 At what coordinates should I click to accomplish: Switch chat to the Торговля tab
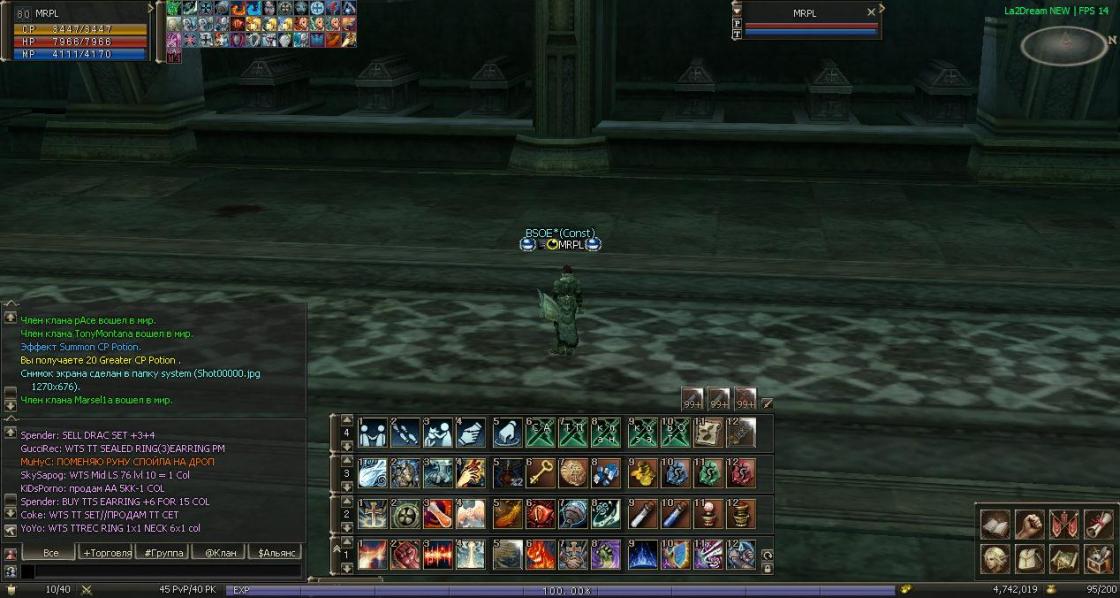click(x=107, y=552)
